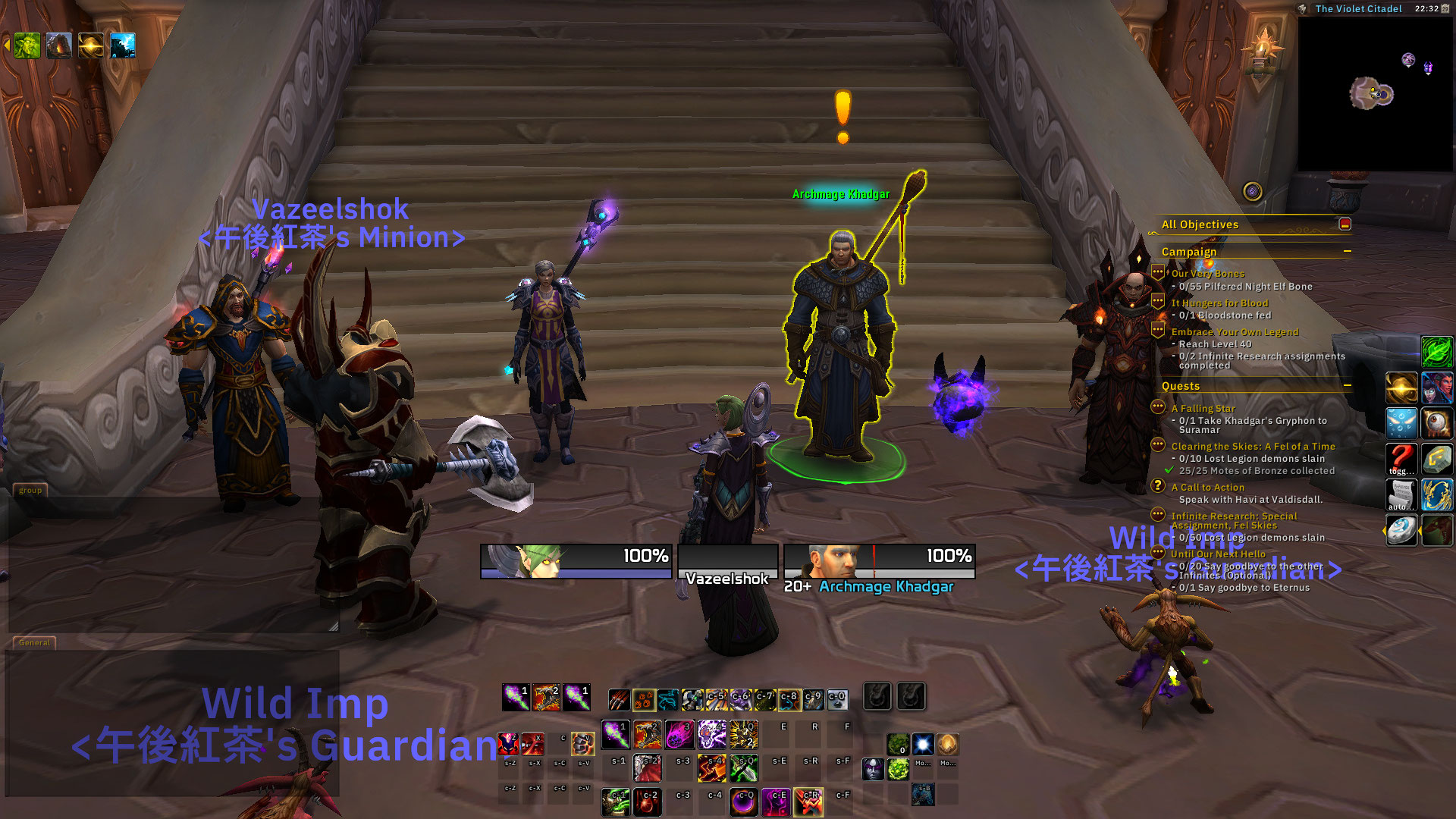
Task: Click the 'Our Very Bones' campaign quest
Action: click(1207, 273)
